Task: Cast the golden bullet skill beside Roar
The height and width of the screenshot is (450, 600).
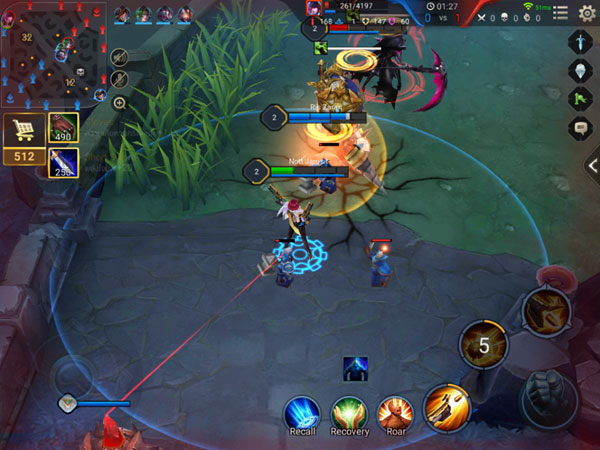Action: tap(446, 406)
